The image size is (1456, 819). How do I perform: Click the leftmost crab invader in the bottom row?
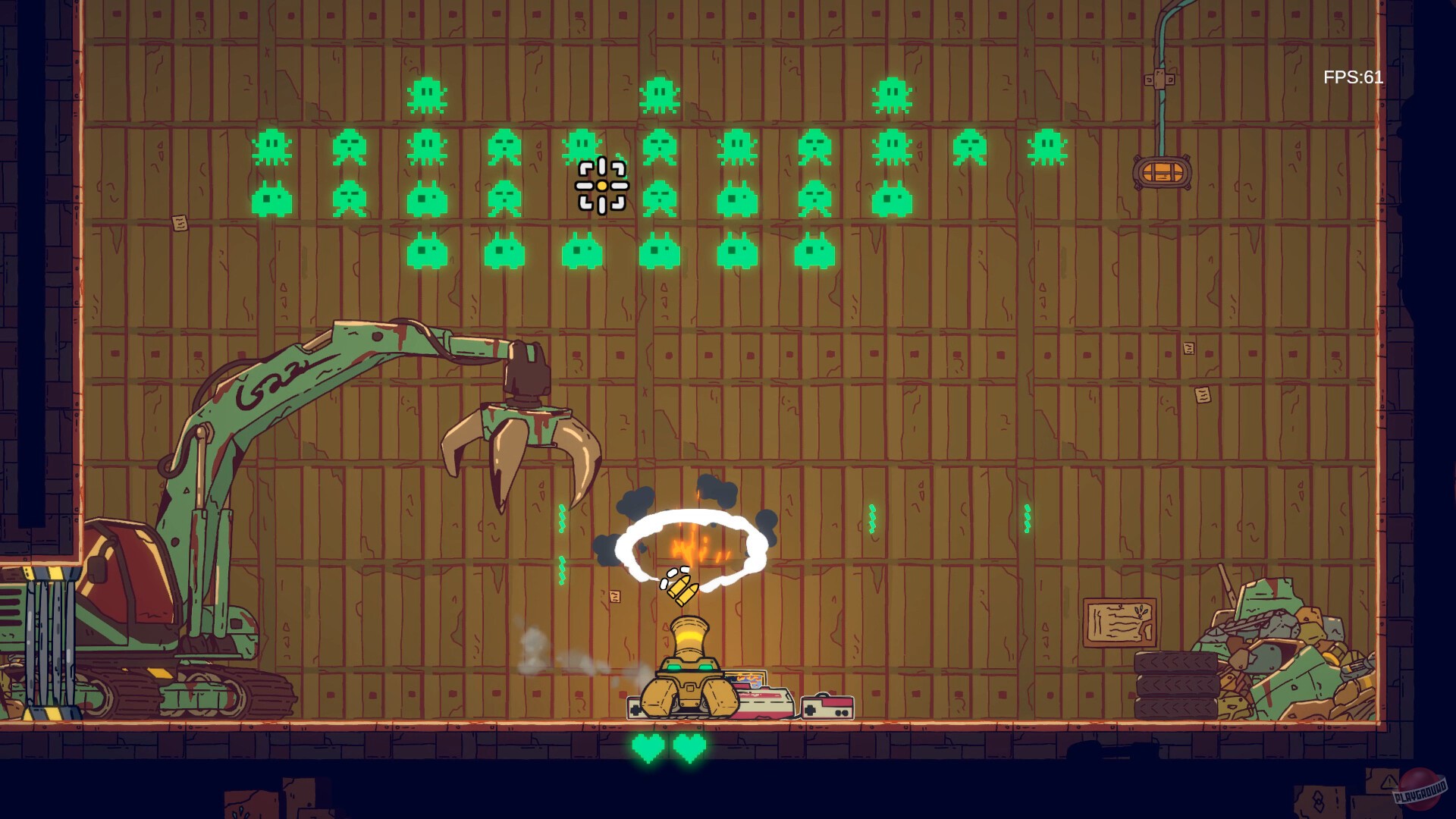click(x=428, y=255)
